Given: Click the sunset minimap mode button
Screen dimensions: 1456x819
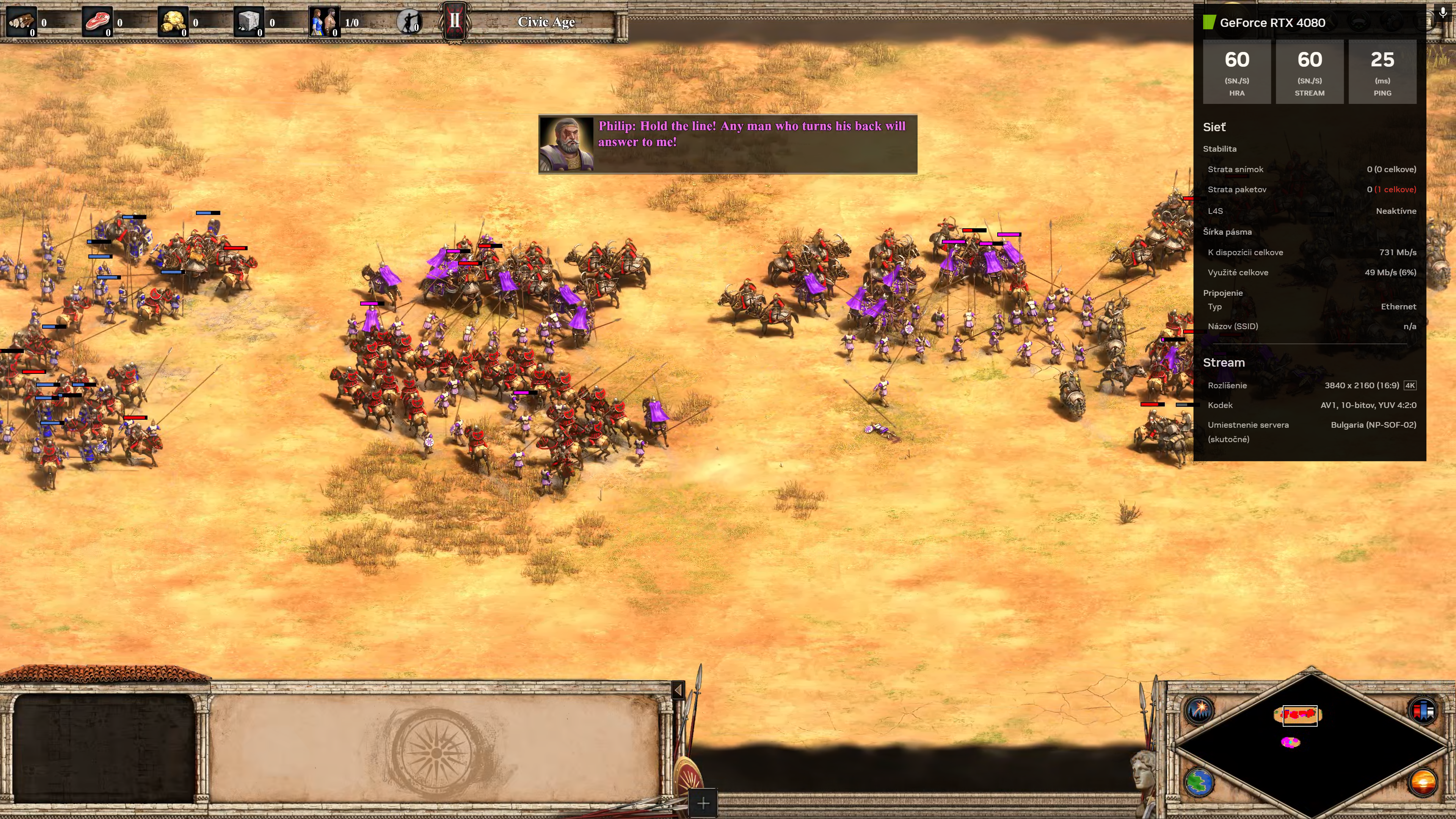Looking at the screenshot, I should [1423, 783].
